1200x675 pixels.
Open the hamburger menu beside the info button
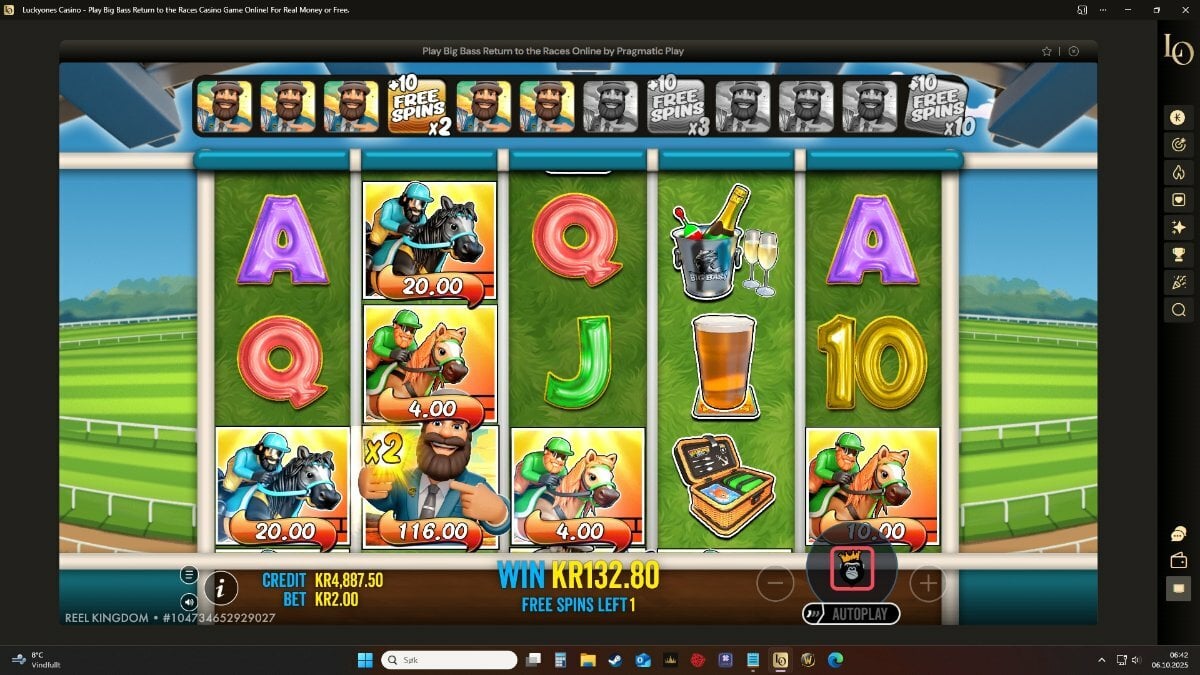189,575
